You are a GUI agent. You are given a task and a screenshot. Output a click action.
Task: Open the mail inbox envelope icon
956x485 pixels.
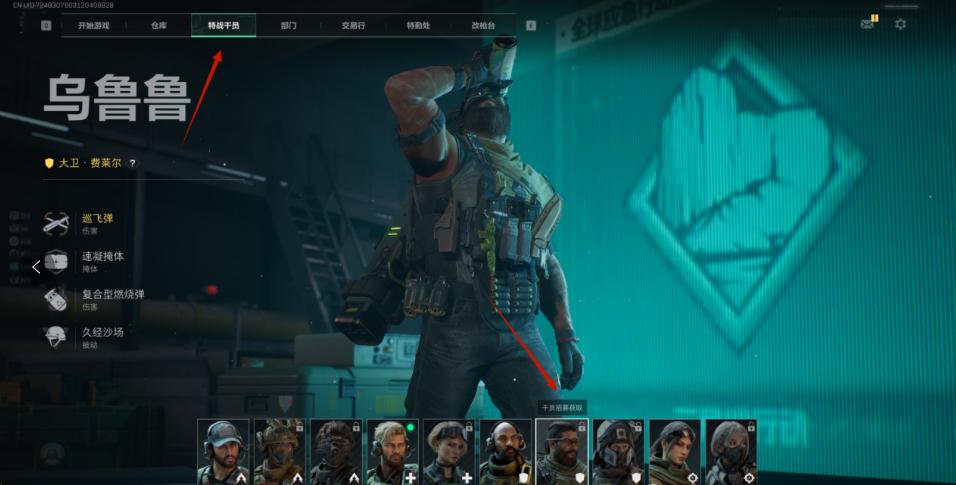tap(867, 24)
